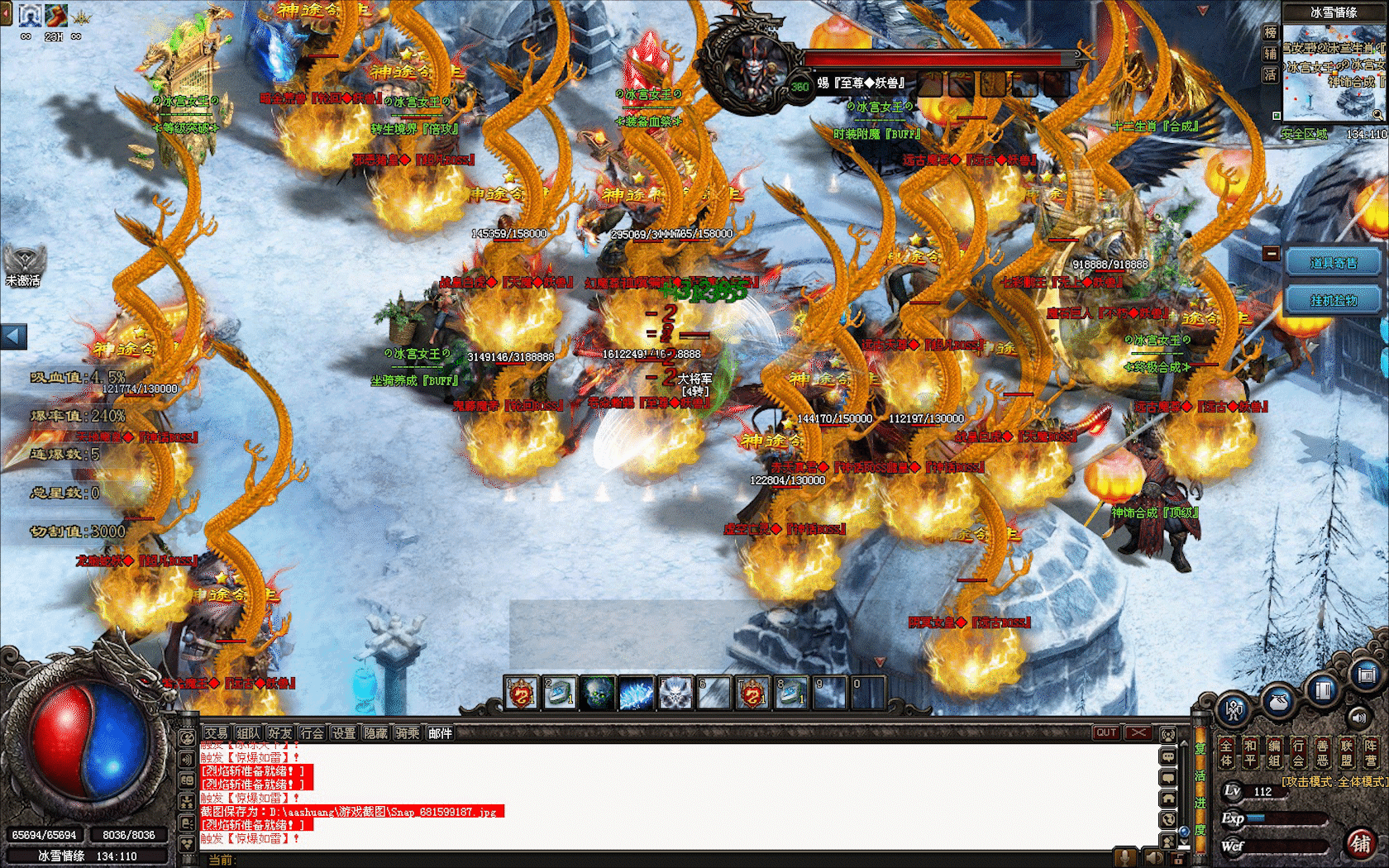Select the 善恶 attack mode
Image resolution: width=1389 pixels, height=868 pixels.
pos(1322,752)
